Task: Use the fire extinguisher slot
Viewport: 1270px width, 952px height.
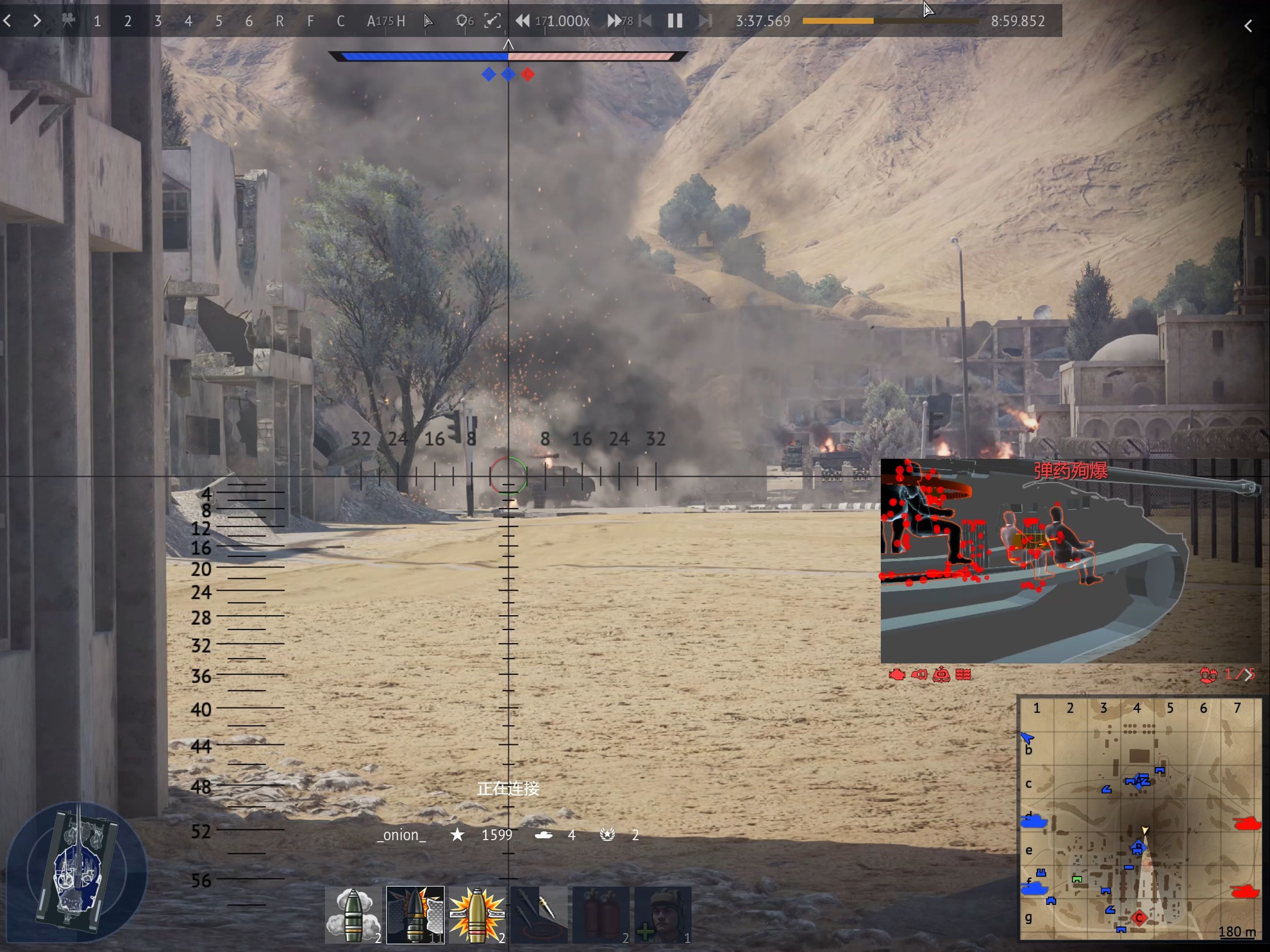Action: [x=600, y=915]
